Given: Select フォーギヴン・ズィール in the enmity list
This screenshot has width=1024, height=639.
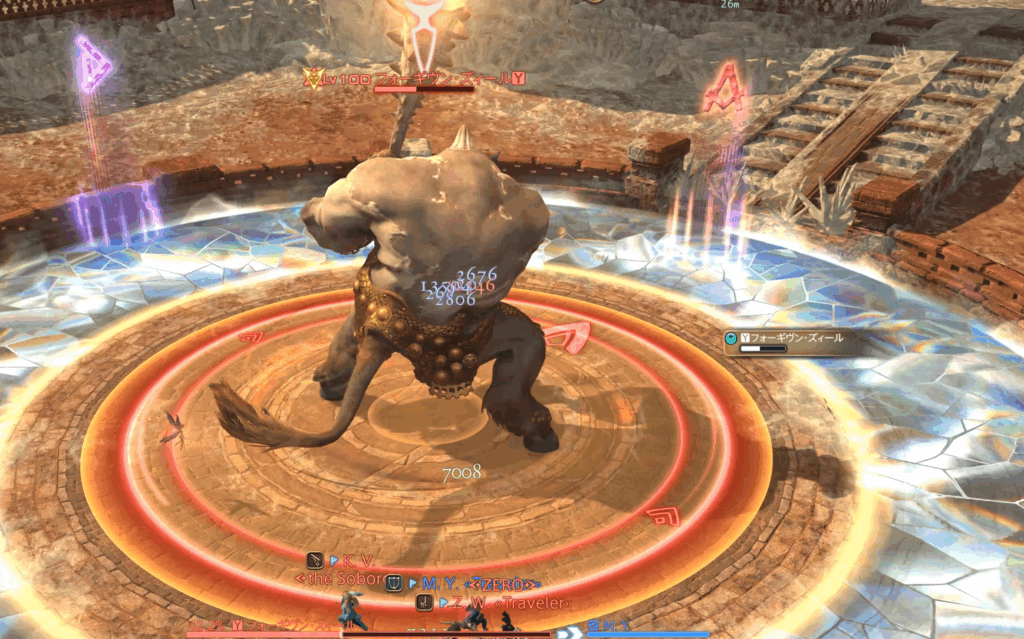Looking at the screenshot, I should pos(792,338).
